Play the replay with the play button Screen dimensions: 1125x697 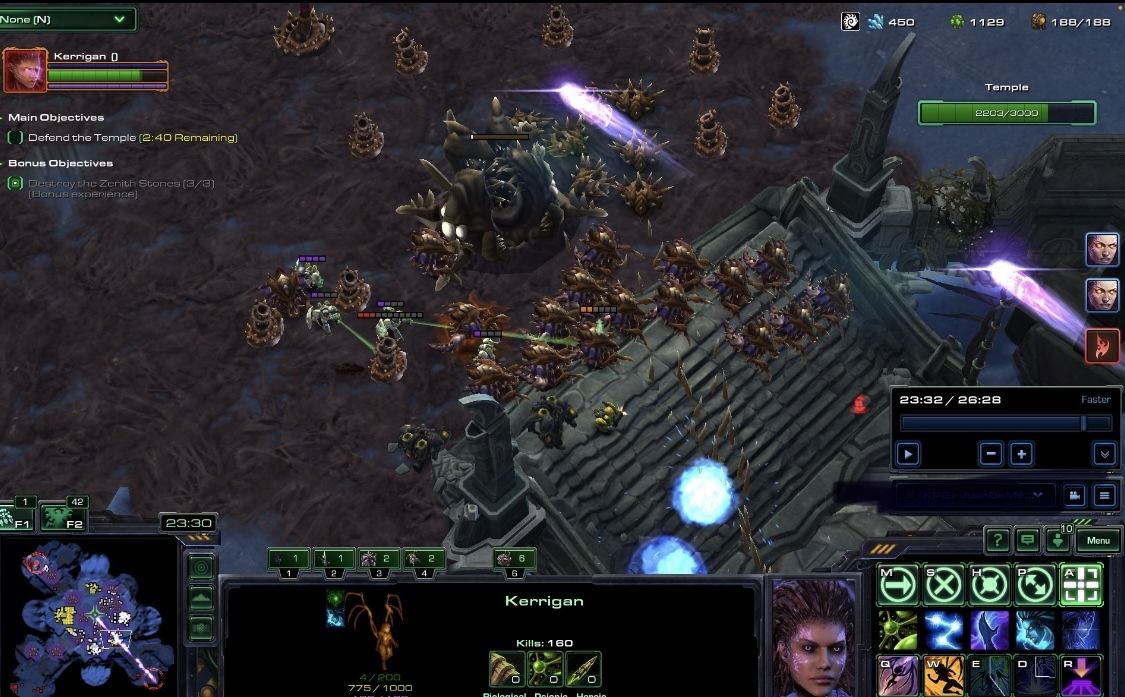[907, 454]
